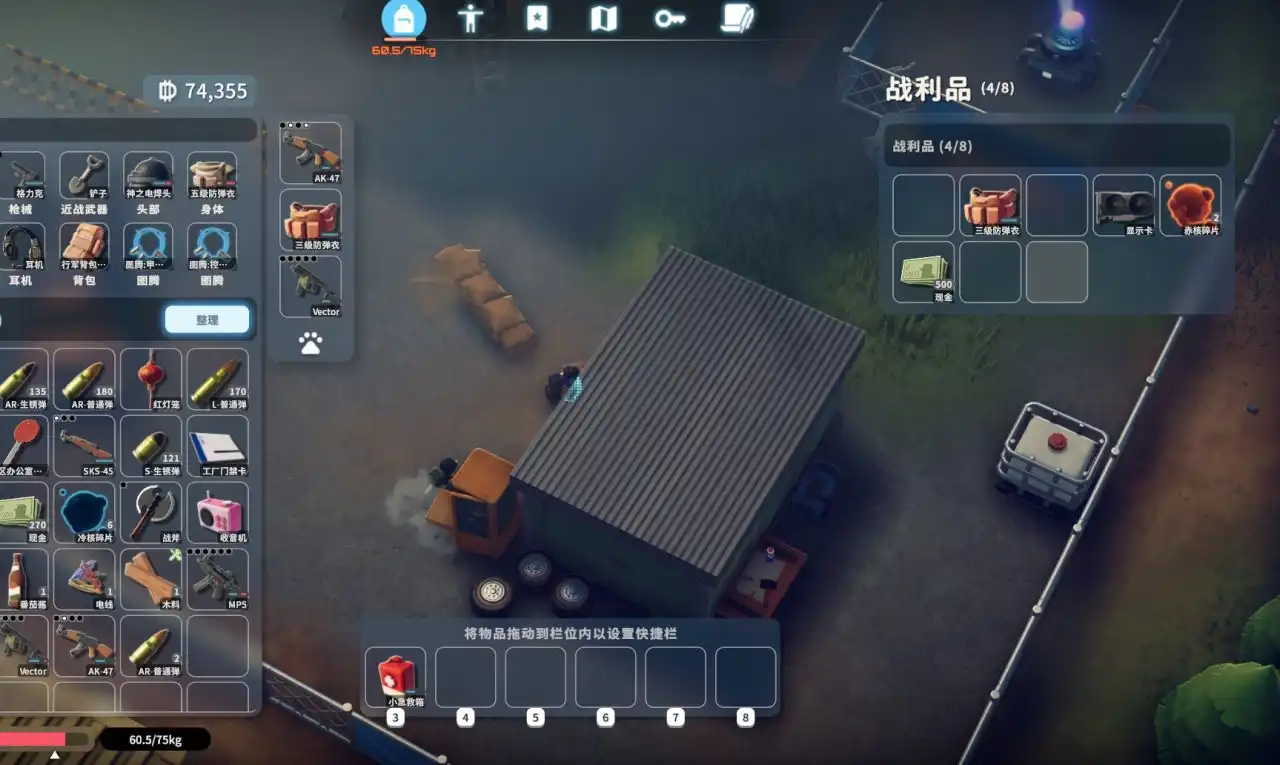Open the map icon in the top bar
The width and height of the screenshot is (1280, 765).
[603, 20]
